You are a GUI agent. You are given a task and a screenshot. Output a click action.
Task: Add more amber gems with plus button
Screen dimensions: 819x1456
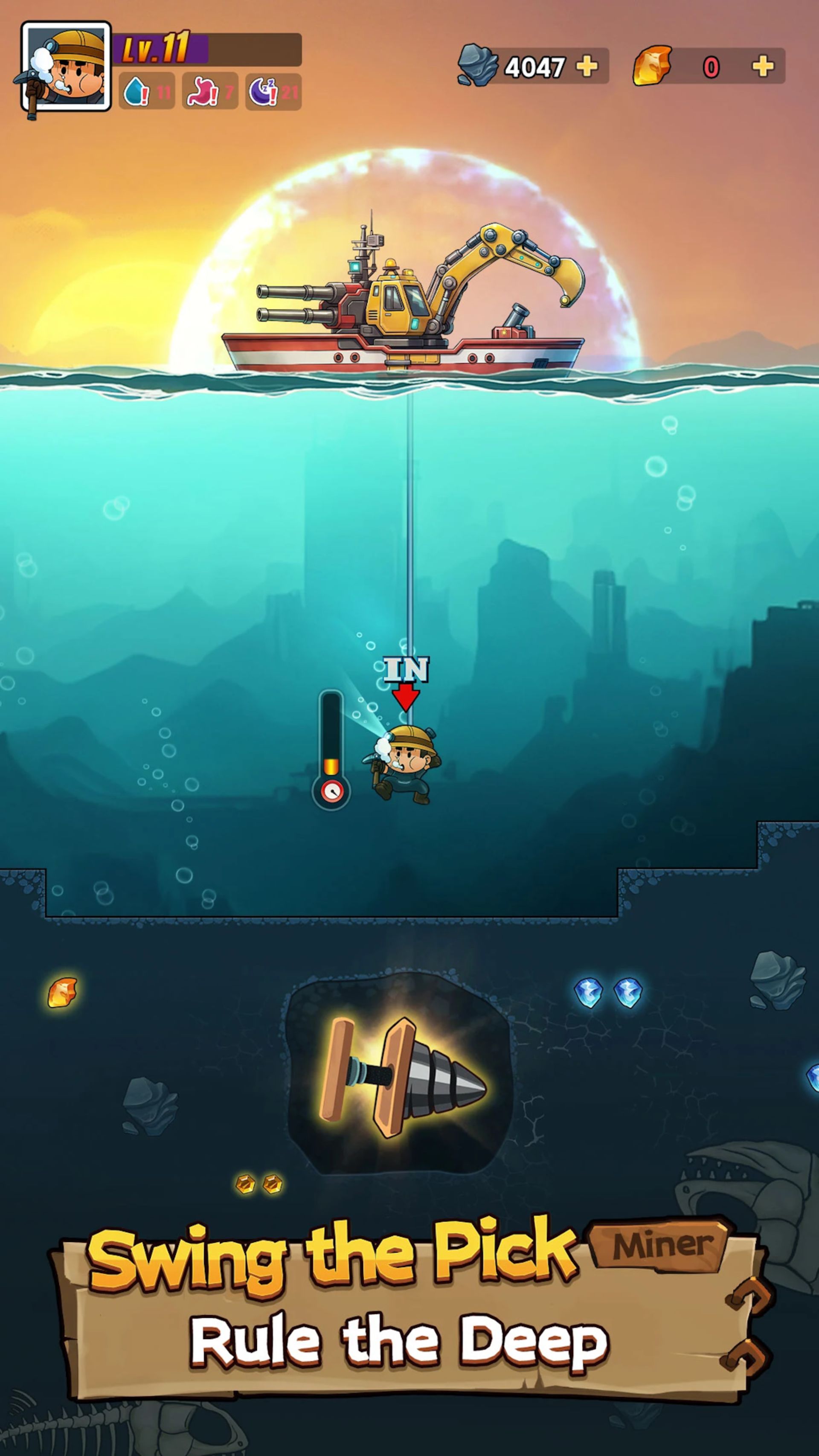coord(763,66)
